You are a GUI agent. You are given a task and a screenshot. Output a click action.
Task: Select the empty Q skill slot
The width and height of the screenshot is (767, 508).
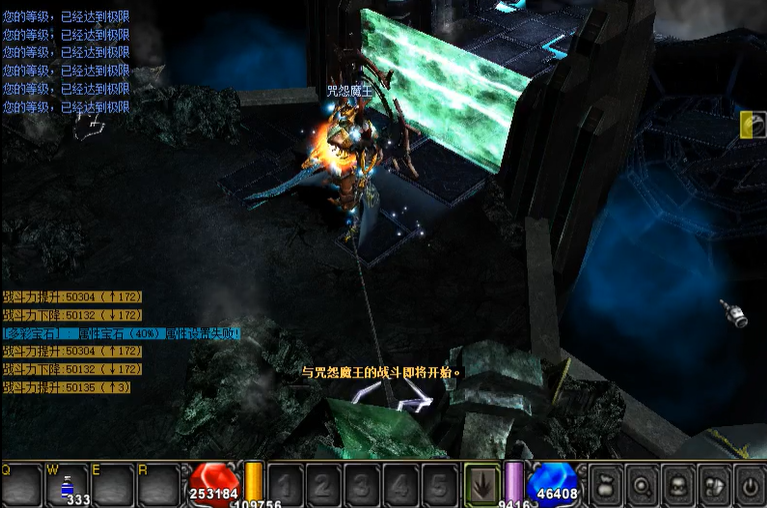(22, 486)
